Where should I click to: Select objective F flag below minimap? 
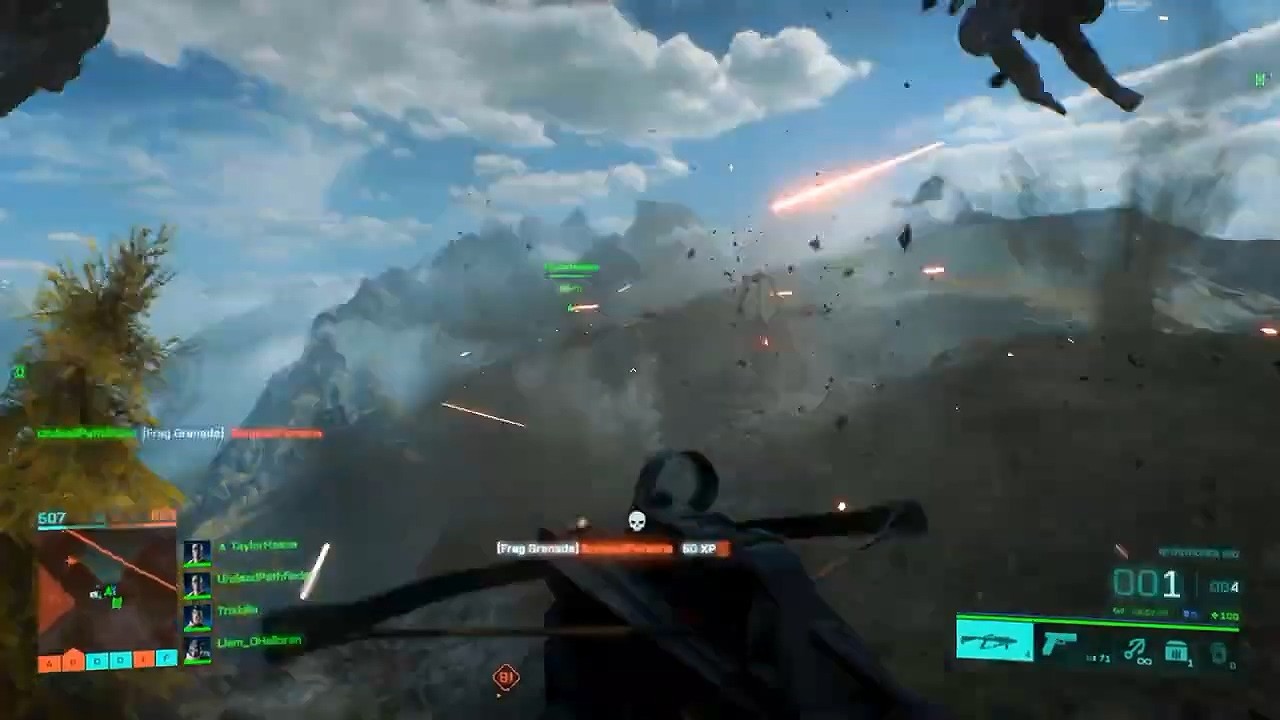pos(166,660)
